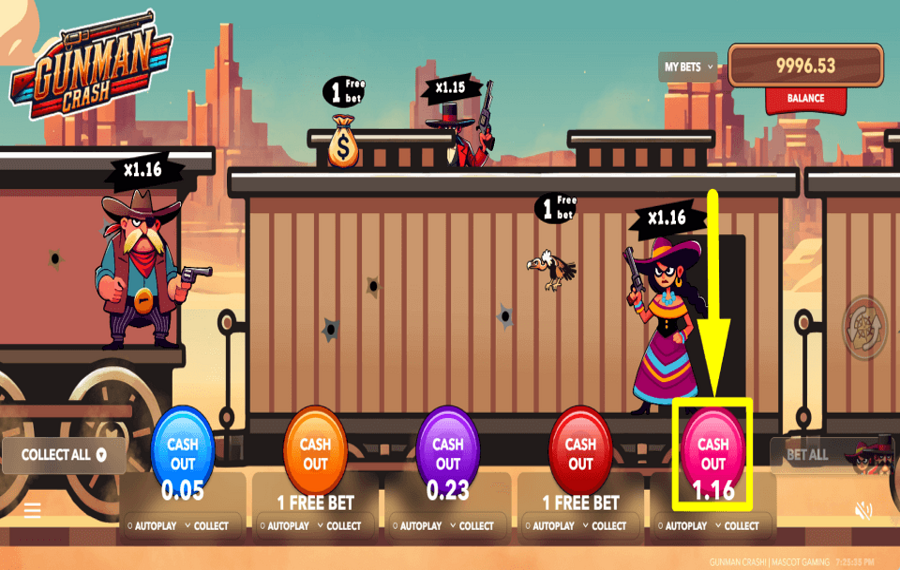900x570 pixels.
Task: Toggle the sound speaker icon
Action: point(864,511)
